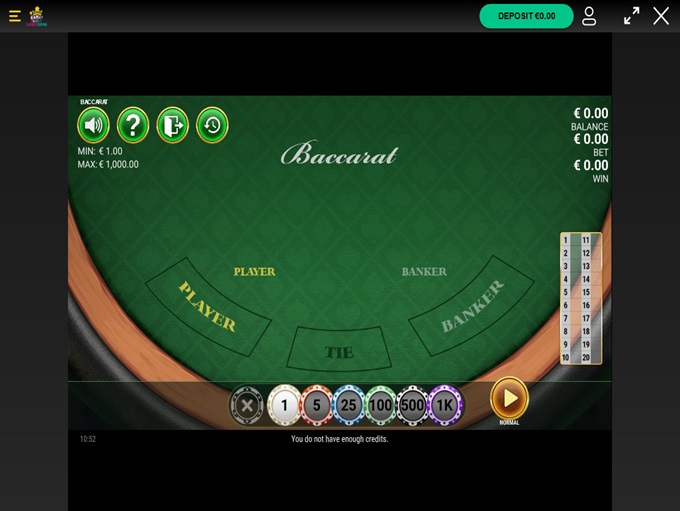Place a bet on the Banker area

[x=471, y=306]
